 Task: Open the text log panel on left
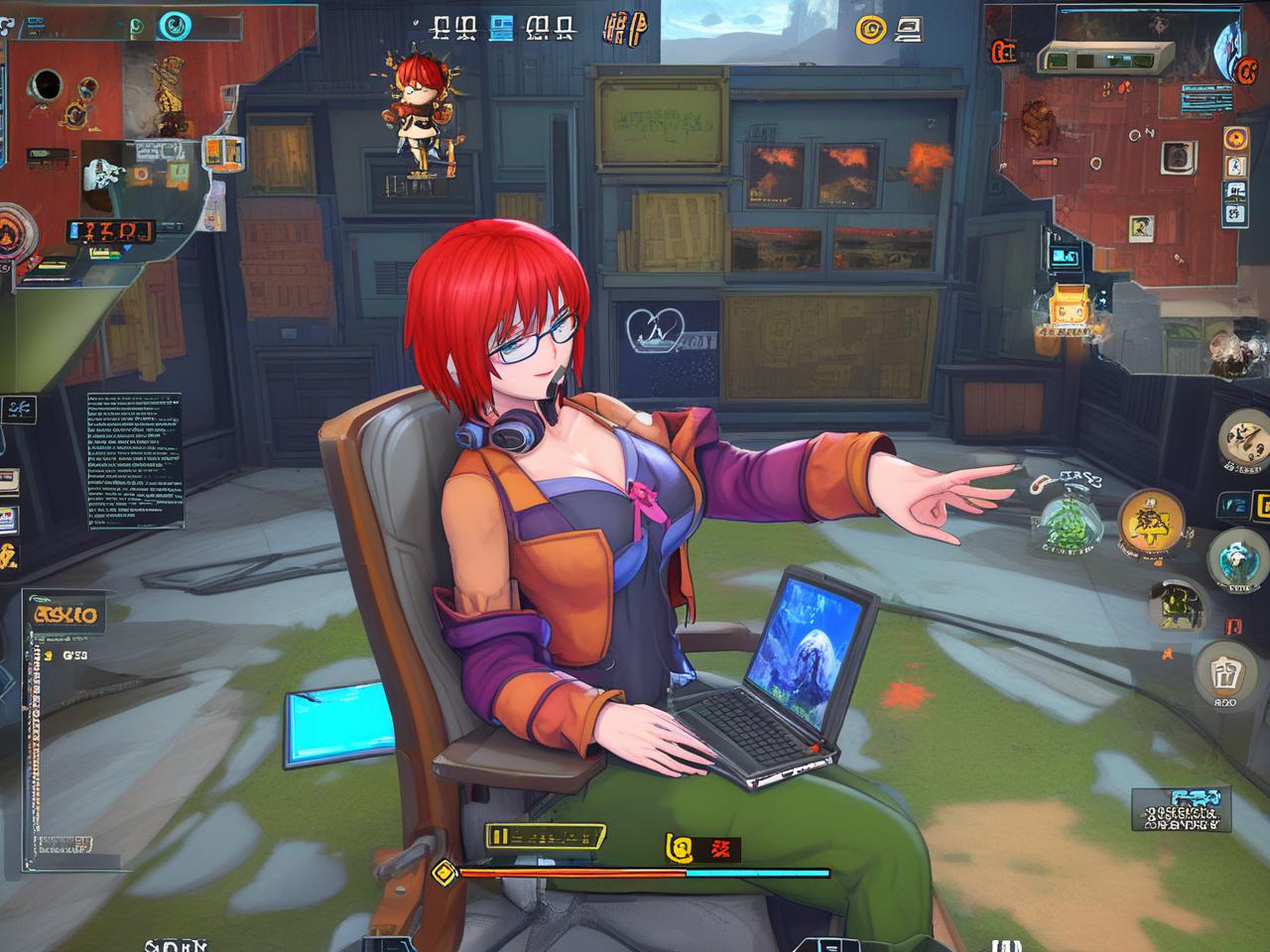pyautogui.click(x=134, y=459)
